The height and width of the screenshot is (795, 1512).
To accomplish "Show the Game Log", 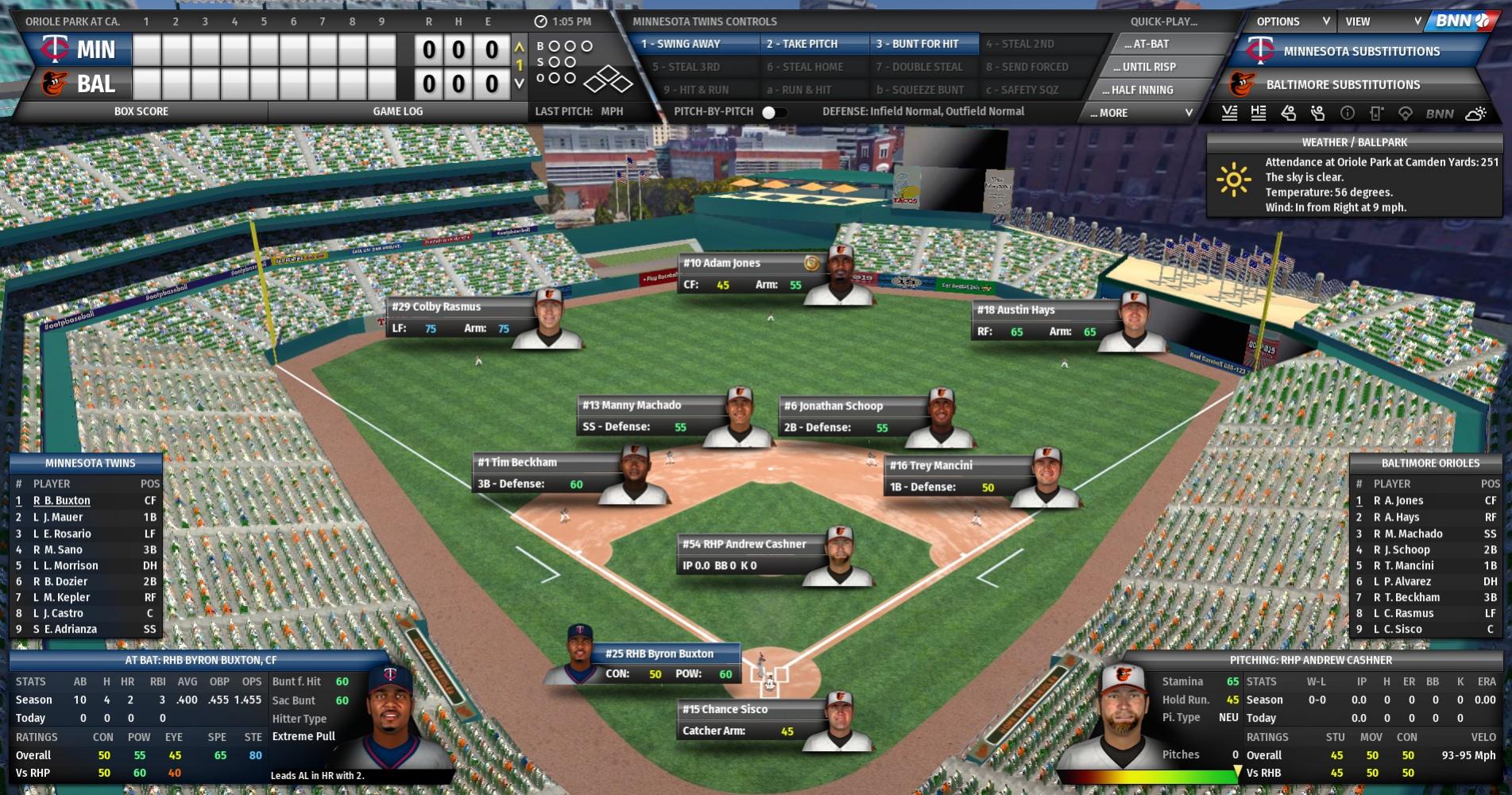I will [x=398, y=111].
